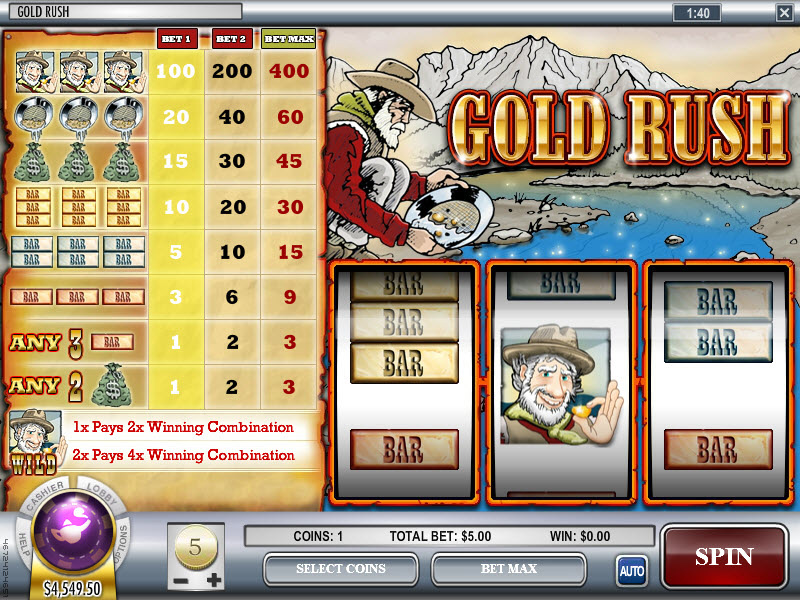
Task: Select the Bet 2 paytable column header
Action: (231, 39)
